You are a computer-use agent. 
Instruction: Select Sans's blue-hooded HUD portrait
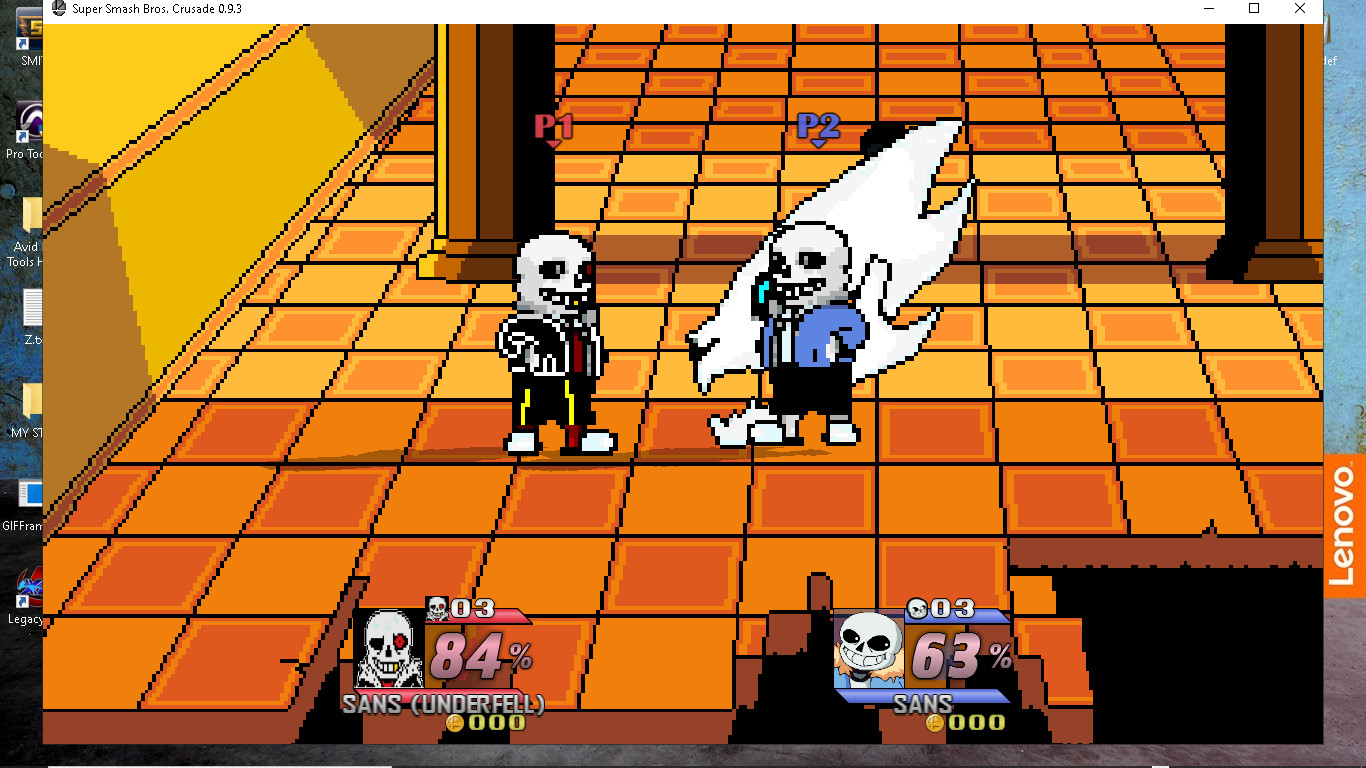click(x=868, y=648)
